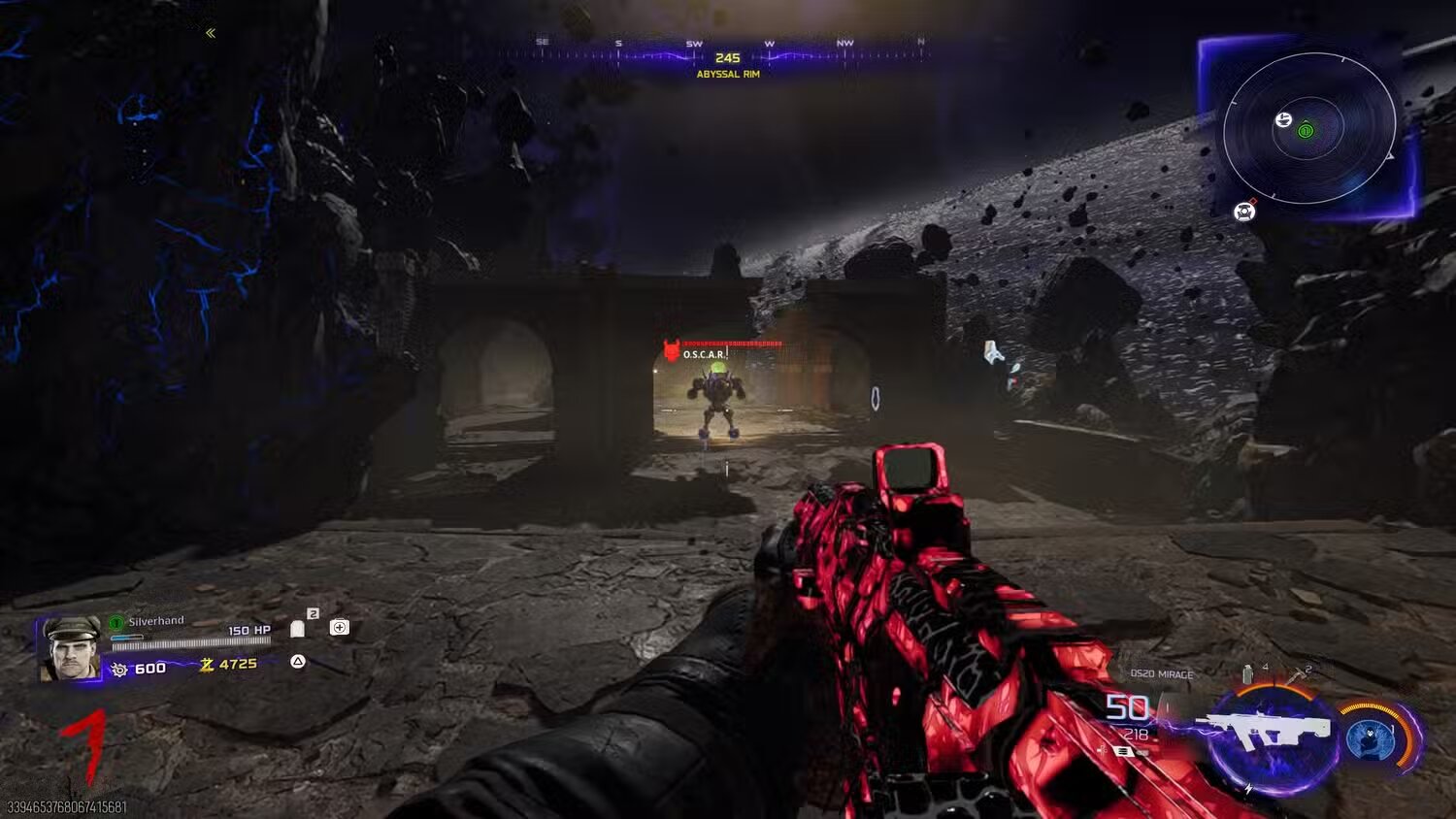Click the grenade equipment icon
1456x819 pixels.
1247,673
